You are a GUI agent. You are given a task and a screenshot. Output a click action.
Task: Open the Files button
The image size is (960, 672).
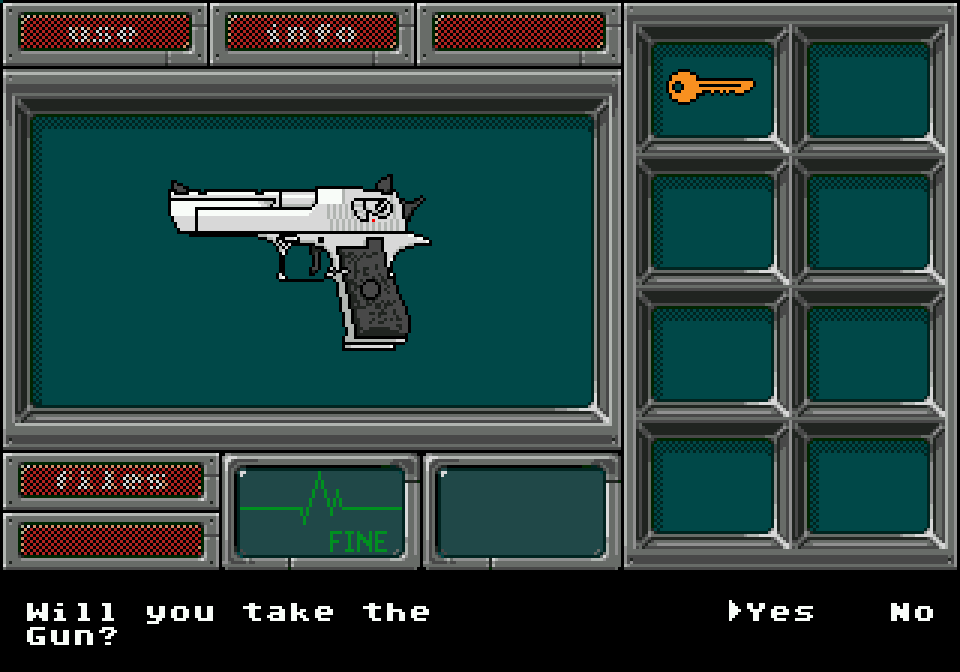(111, 480)
